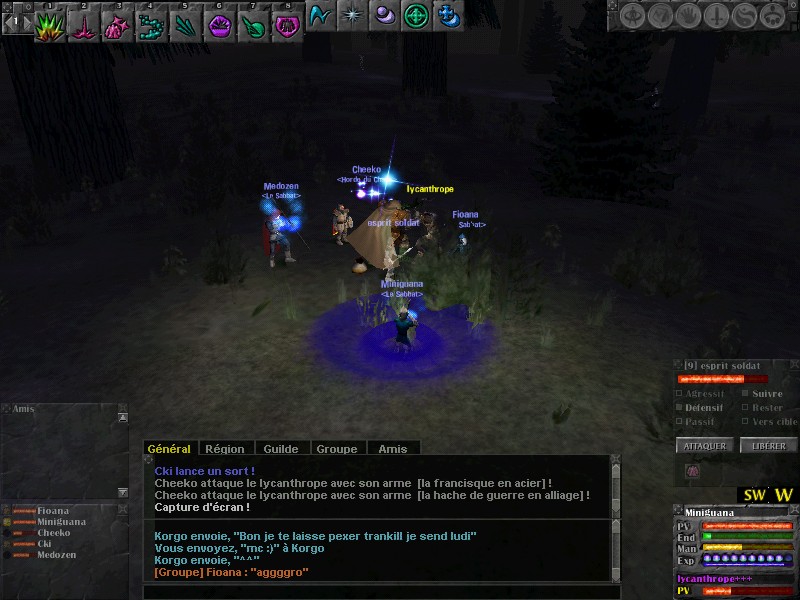Open the Guilde chat tab
This screenshot has width=800, height=600.
pyautogui.click(x=281, y=449)
